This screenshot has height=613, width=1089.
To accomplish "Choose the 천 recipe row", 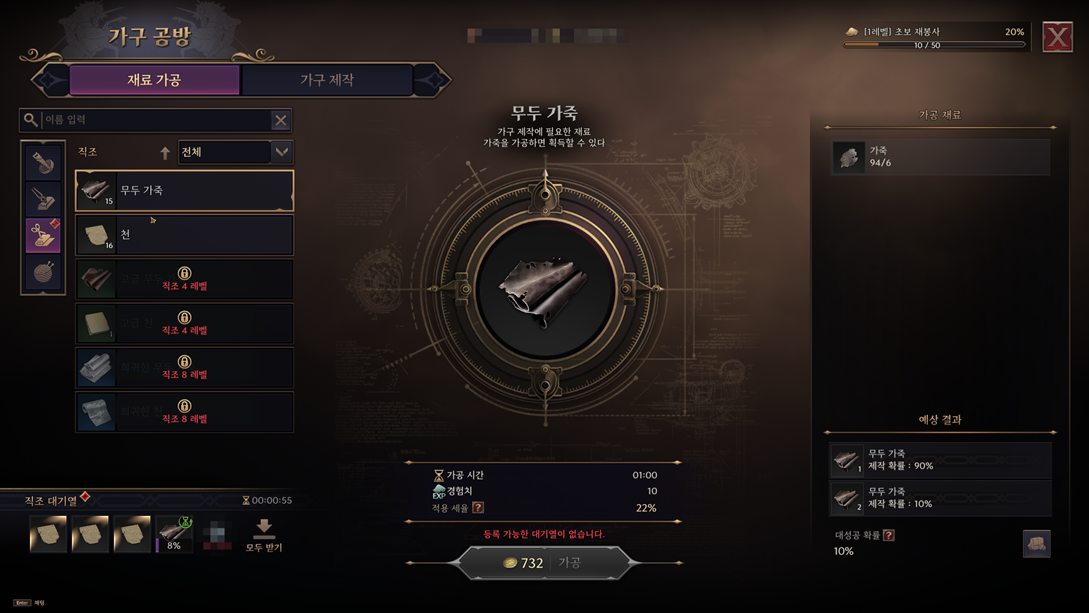I will 185,235.
